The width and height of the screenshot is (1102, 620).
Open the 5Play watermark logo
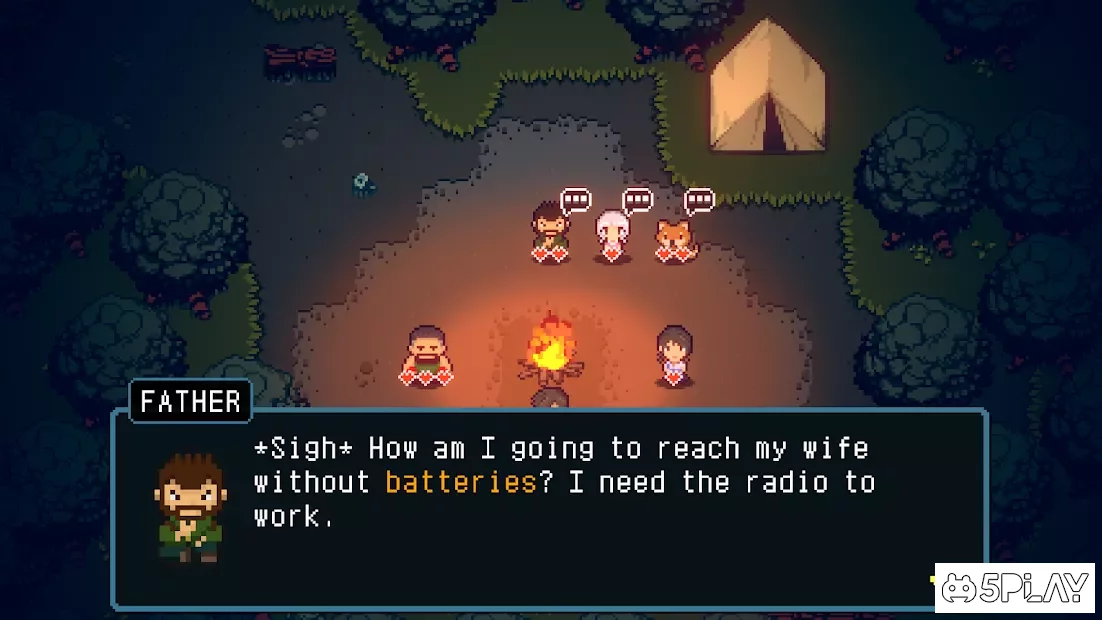click(1016, 588)
